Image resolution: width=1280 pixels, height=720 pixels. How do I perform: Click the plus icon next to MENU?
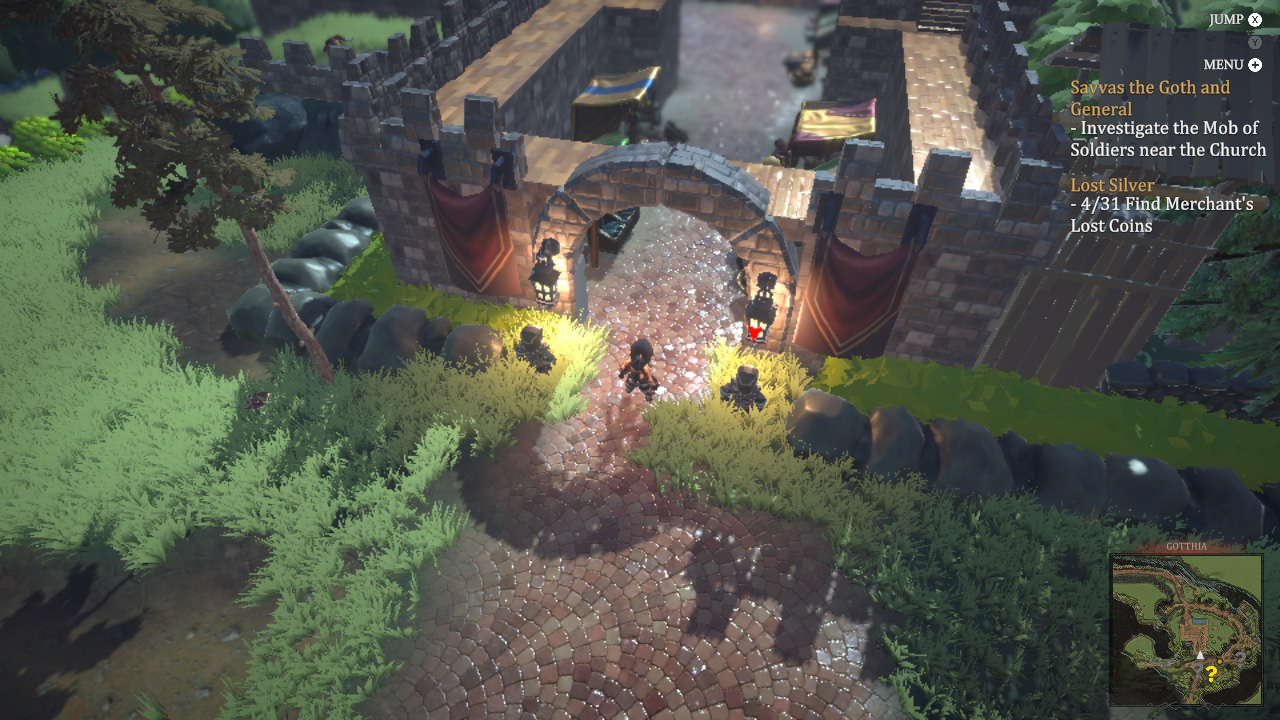[1256, 64]
